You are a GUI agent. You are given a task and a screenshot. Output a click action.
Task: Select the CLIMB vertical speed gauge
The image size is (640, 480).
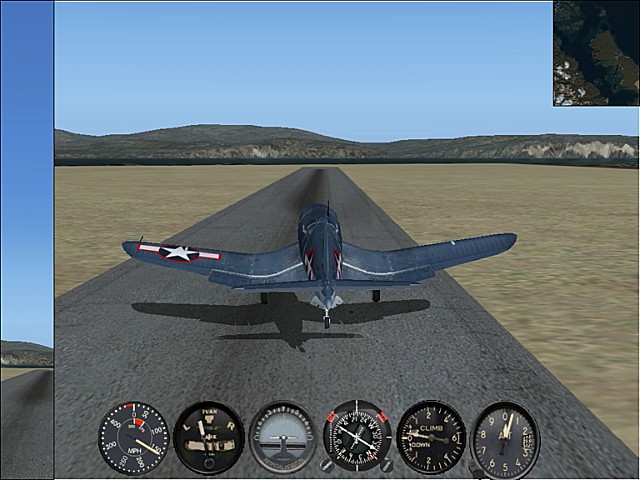point(431,438)
